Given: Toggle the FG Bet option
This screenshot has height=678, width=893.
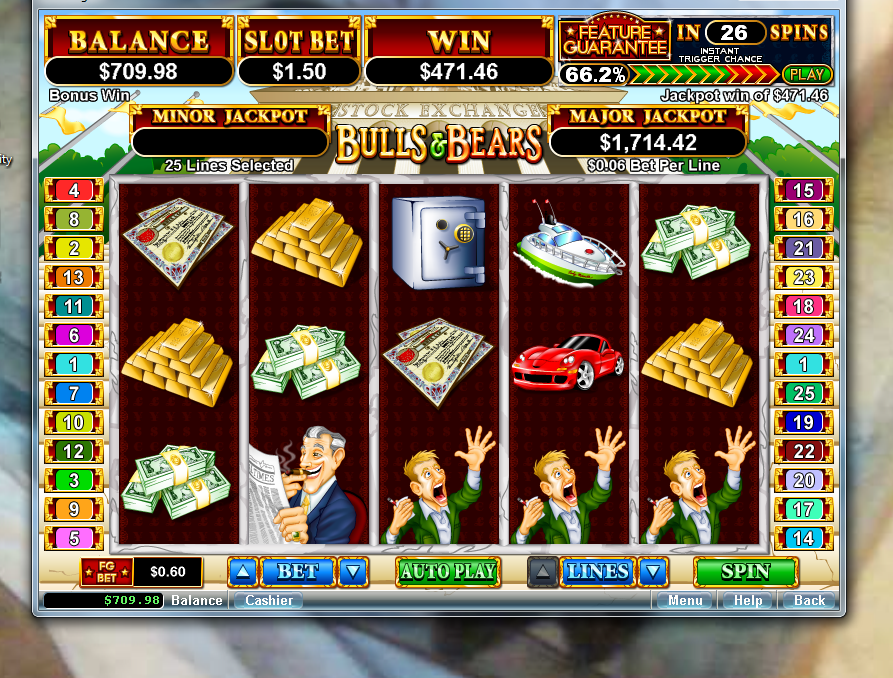Looking at the screenshot, I should [x=105, y=572].
